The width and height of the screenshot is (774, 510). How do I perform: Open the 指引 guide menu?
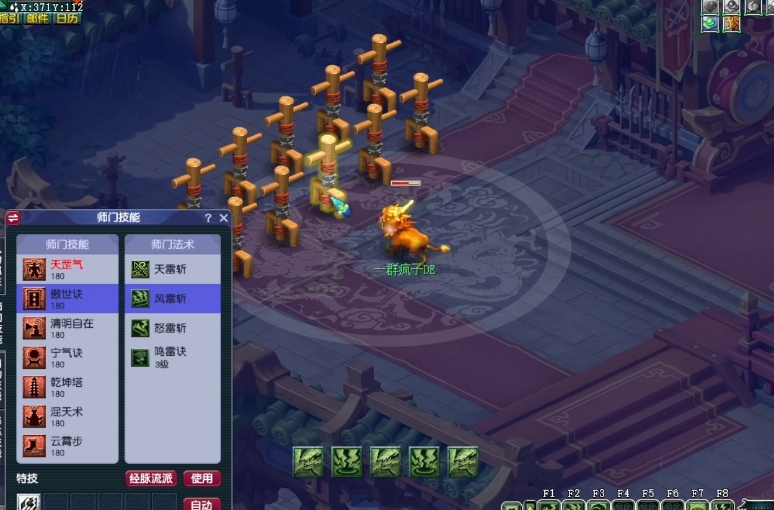pos(10,18)
